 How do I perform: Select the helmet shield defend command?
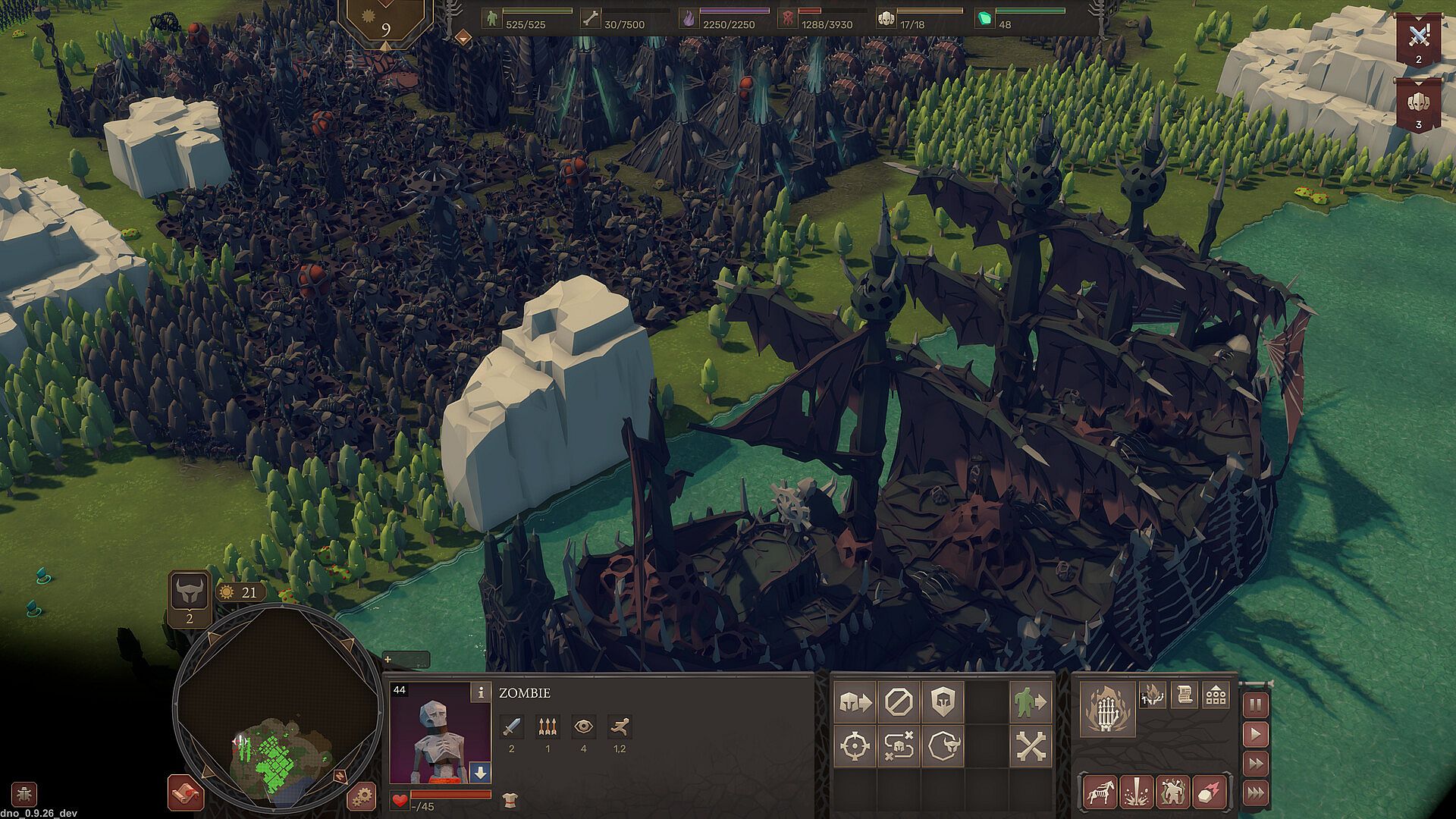point(943,701)
